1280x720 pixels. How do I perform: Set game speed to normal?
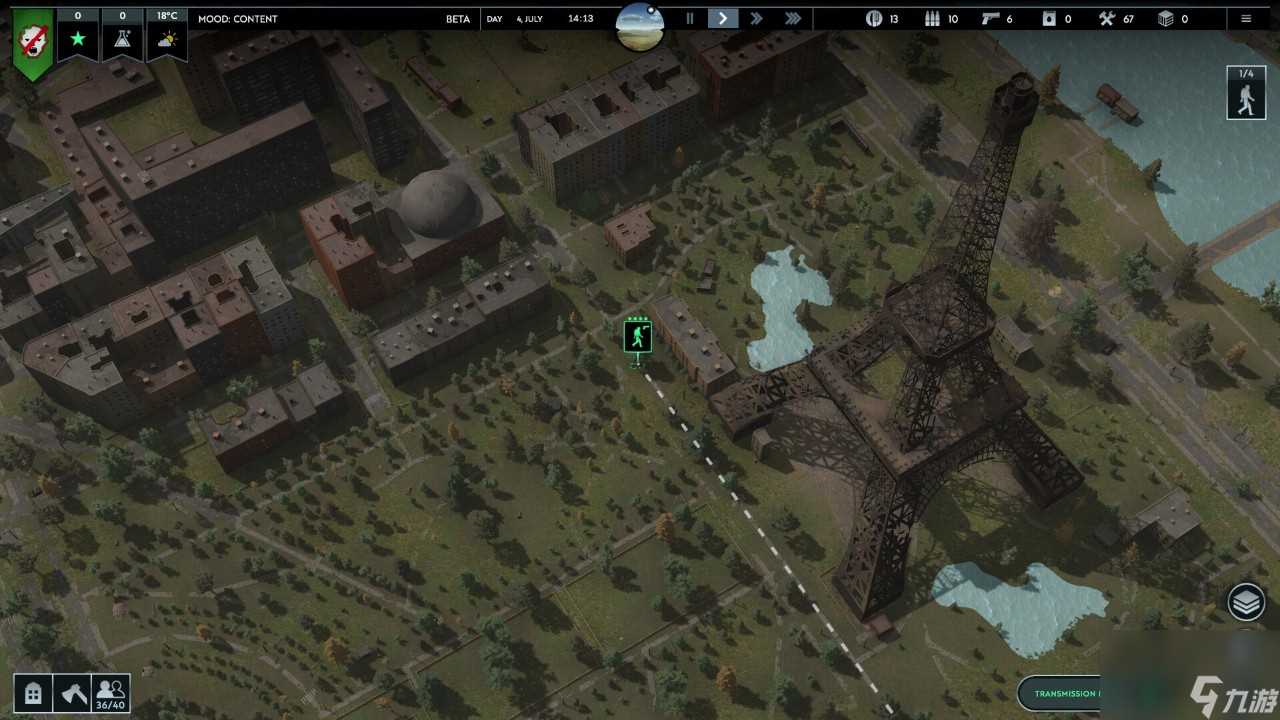[x=722, y=18]
